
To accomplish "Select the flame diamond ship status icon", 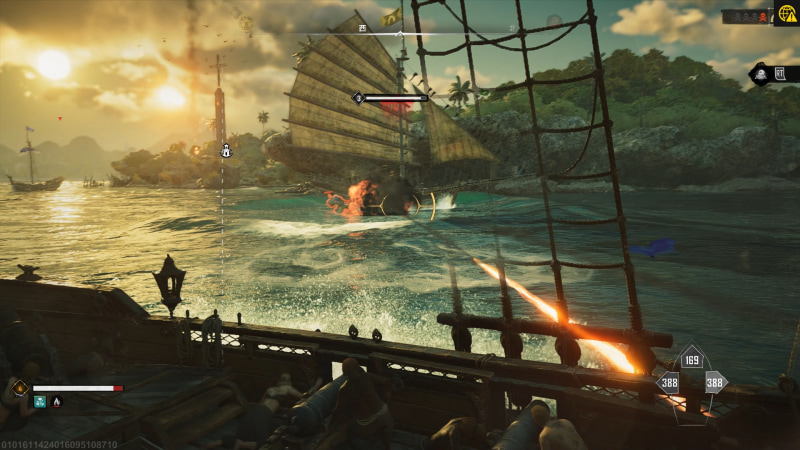I will [x=19, y=387].
